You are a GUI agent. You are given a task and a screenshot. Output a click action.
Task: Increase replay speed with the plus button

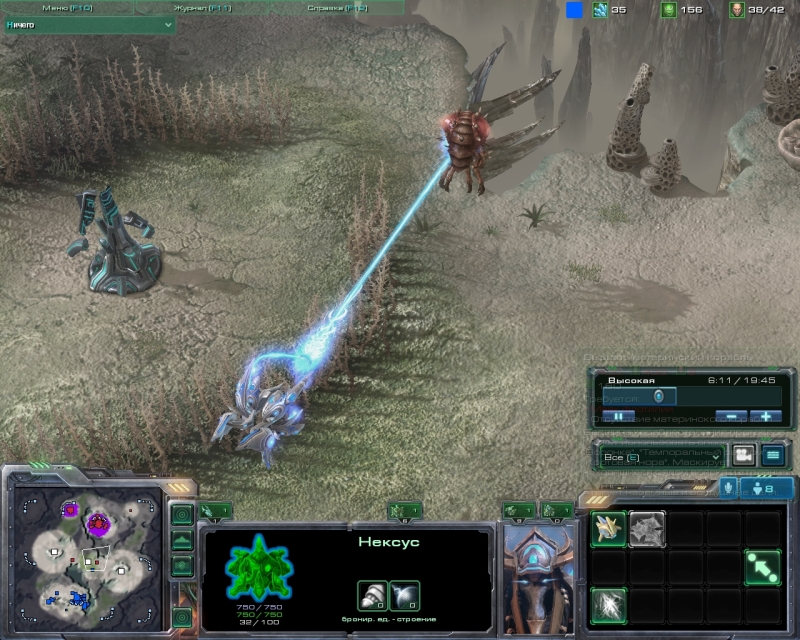766,416
